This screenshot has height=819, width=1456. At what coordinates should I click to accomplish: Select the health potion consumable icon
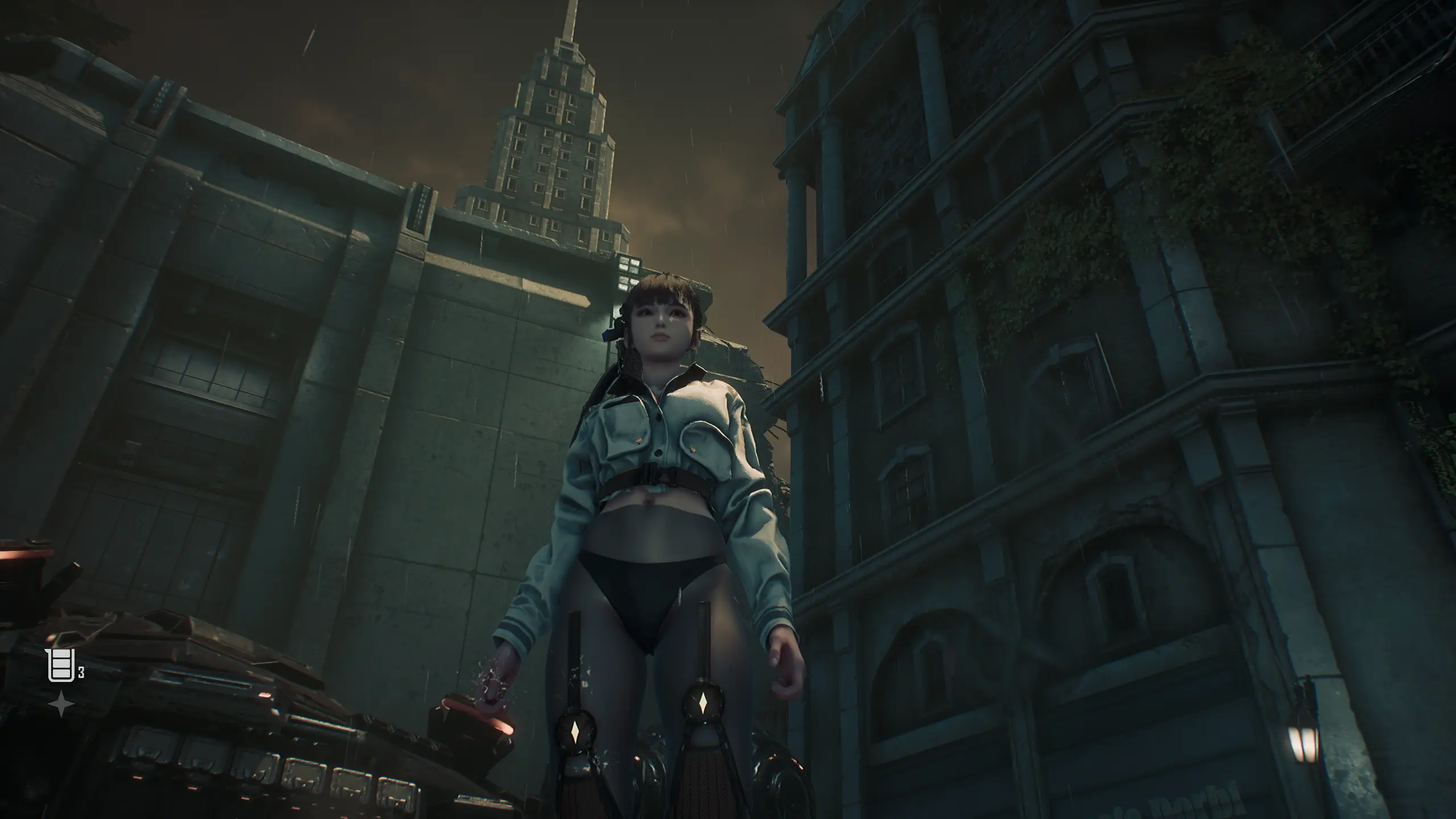(60, 664)
